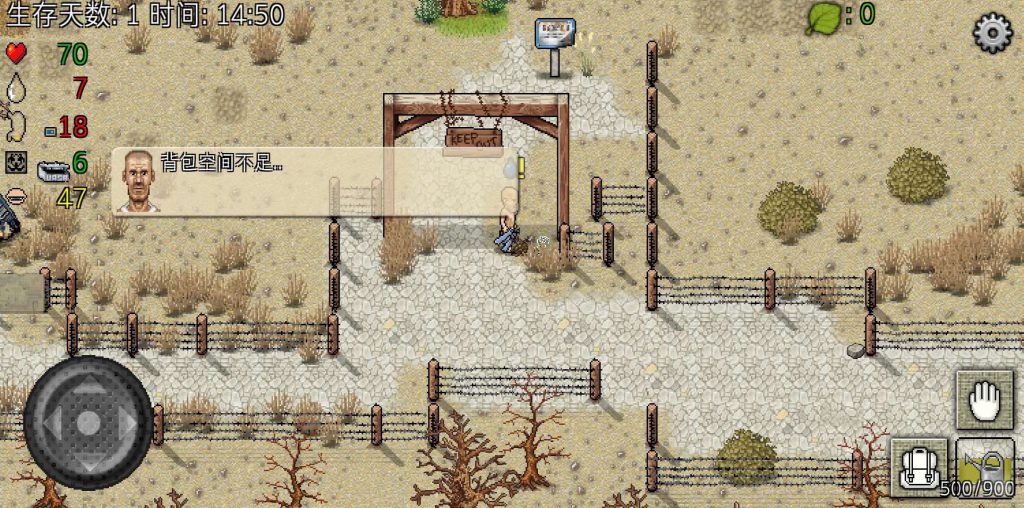The height and width of the screenshot is (508, 1024).
Task: Open the backpack inventory
Action: pyautogui.click(x=919, y=466)
